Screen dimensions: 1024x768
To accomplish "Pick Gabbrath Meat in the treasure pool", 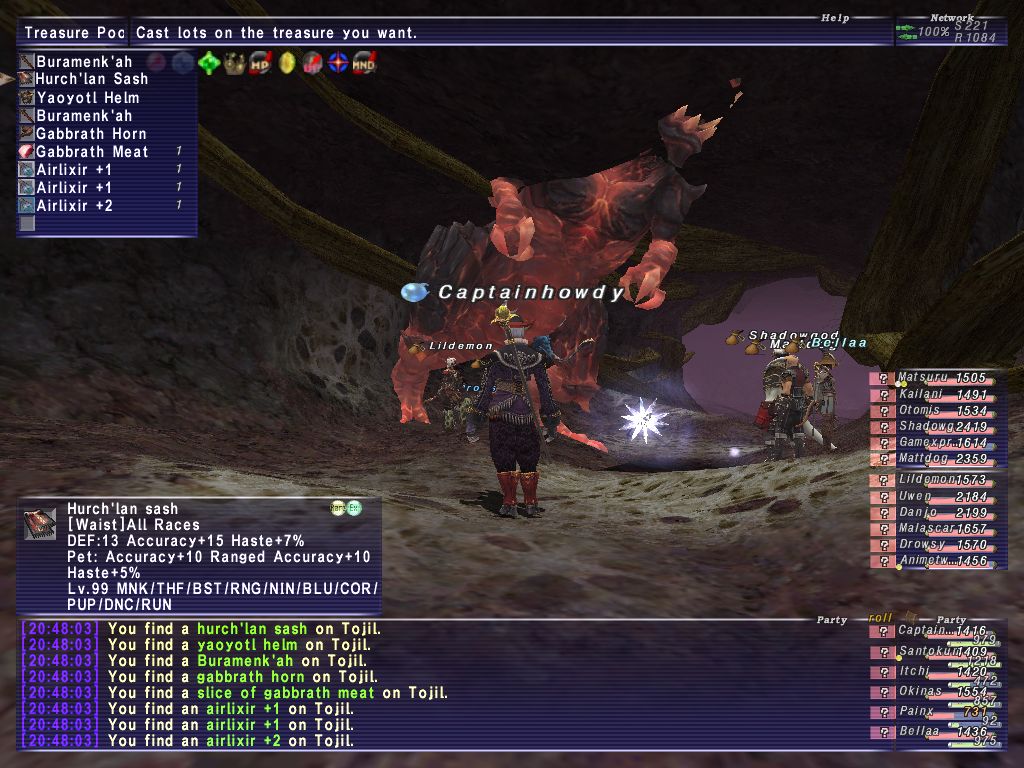I will (91, 152).
